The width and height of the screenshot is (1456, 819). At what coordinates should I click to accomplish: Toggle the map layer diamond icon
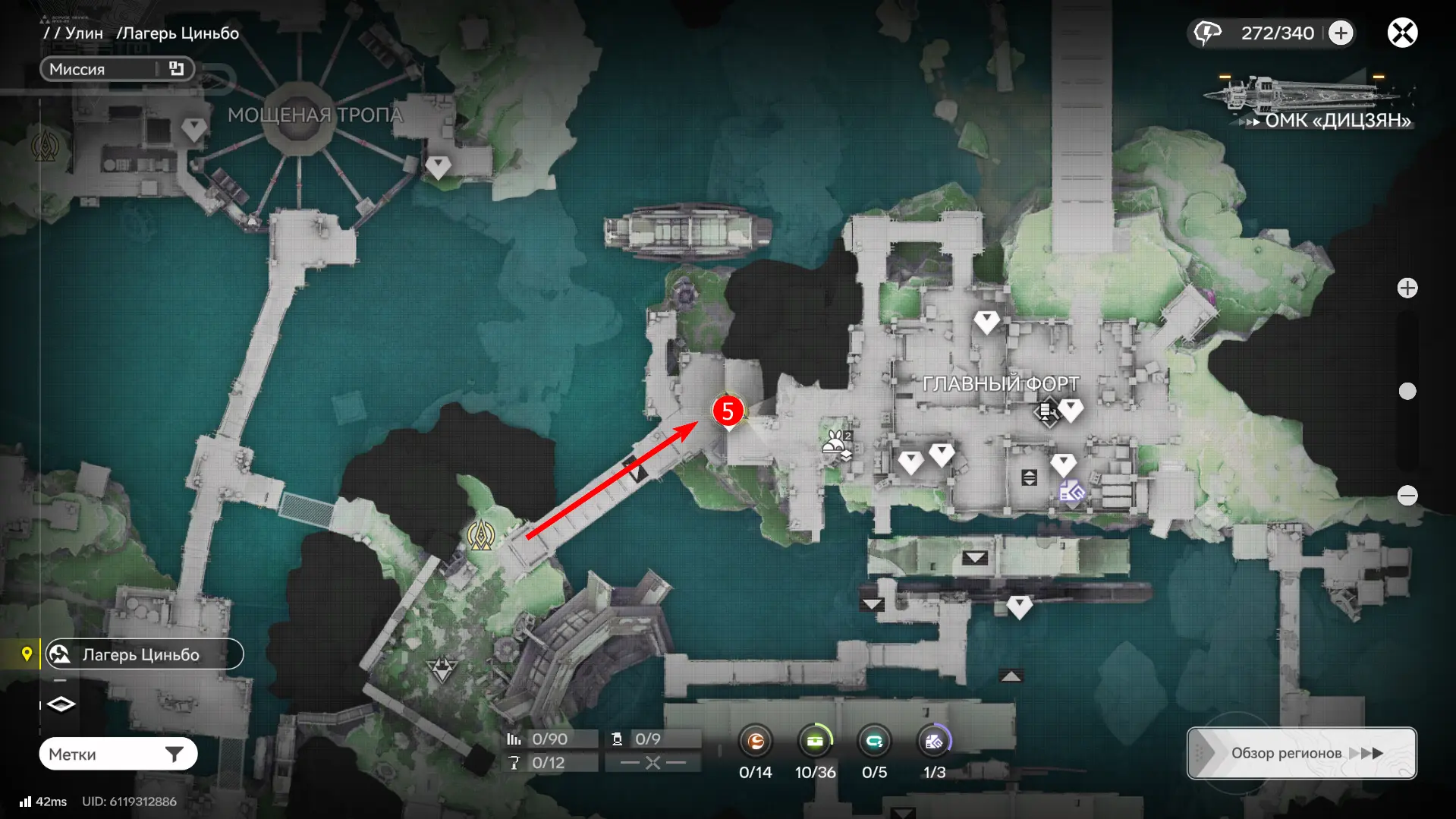click(x=61, y=704)
